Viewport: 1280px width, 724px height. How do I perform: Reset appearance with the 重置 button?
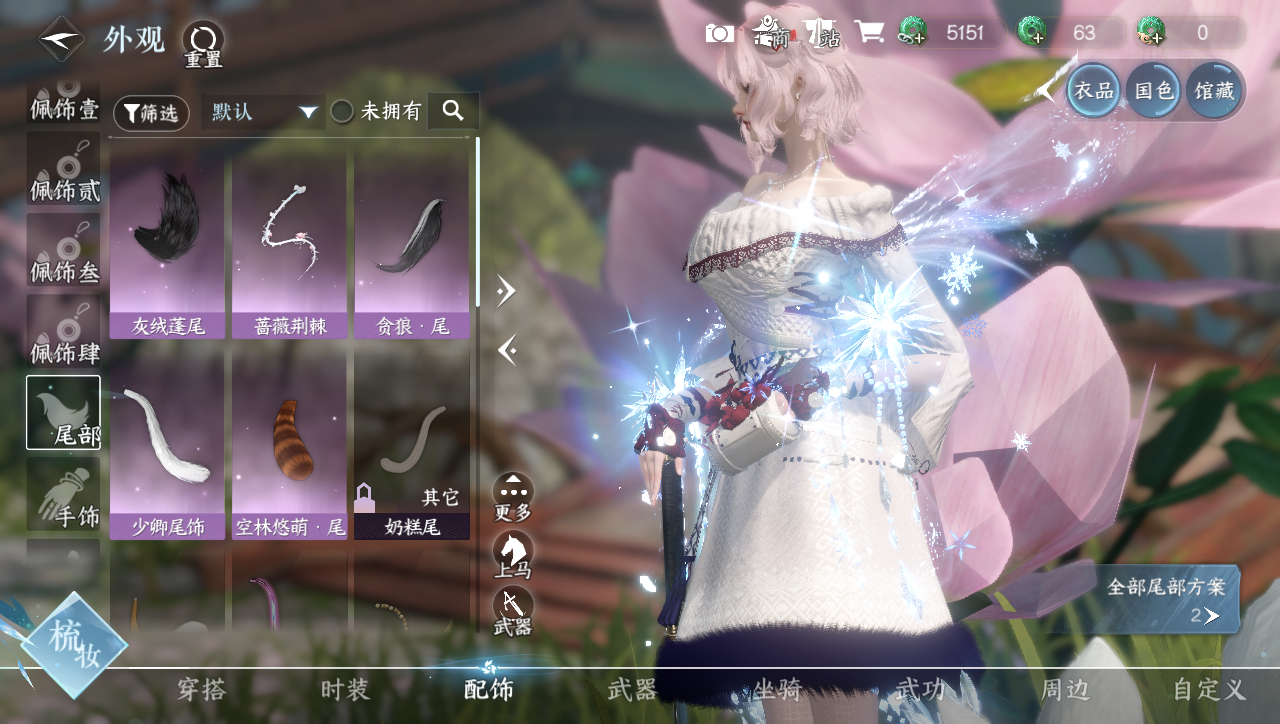[x=203, y=44]
